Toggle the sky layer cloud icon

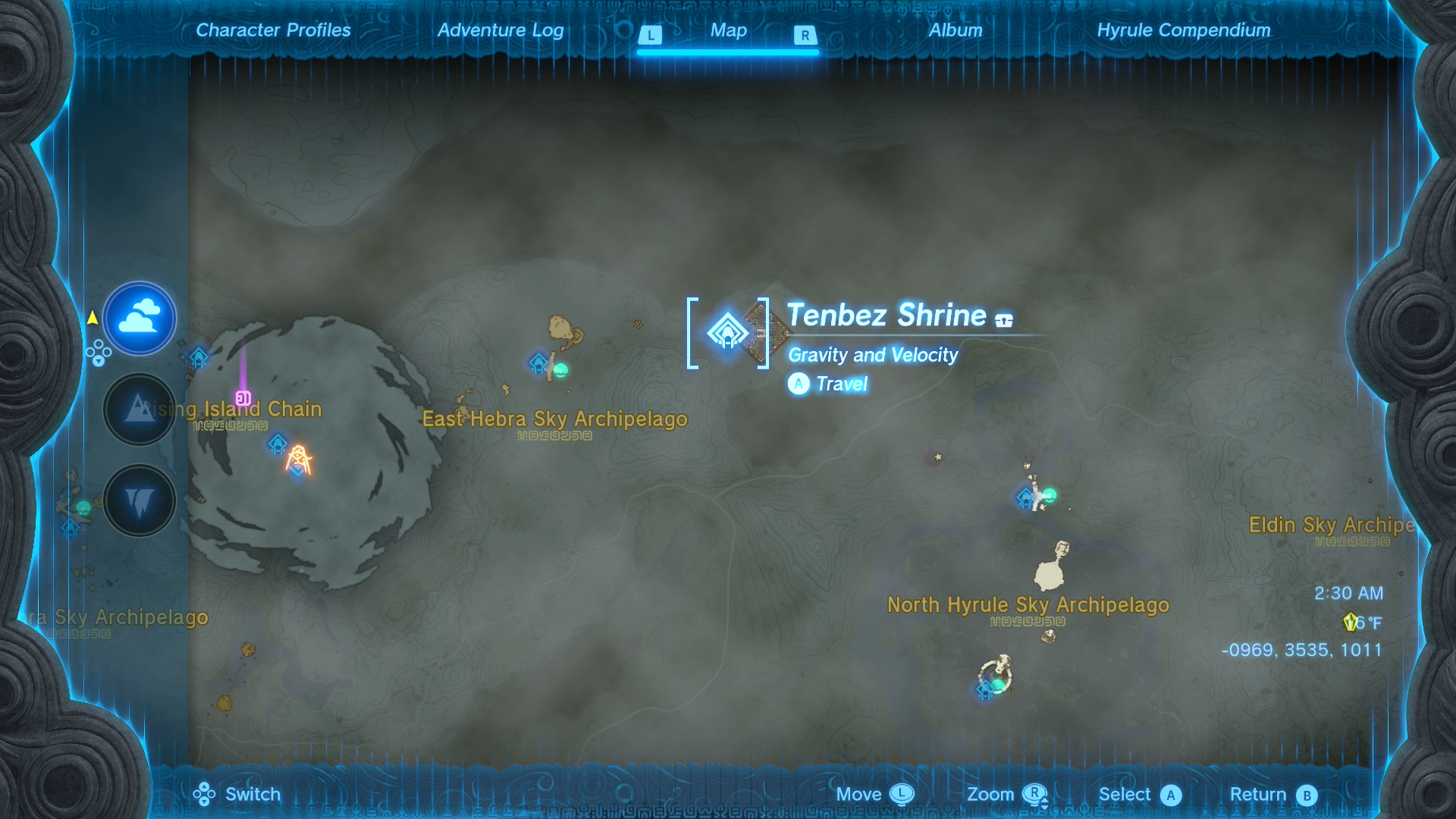tap(139, 318)
